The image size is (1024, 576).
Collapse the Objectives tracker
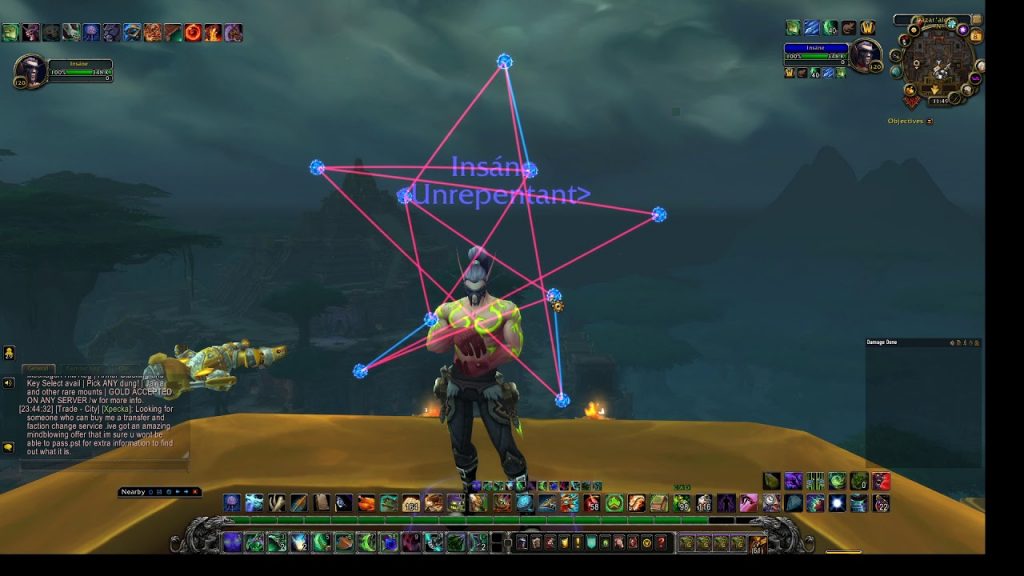(x=930, y=121)
